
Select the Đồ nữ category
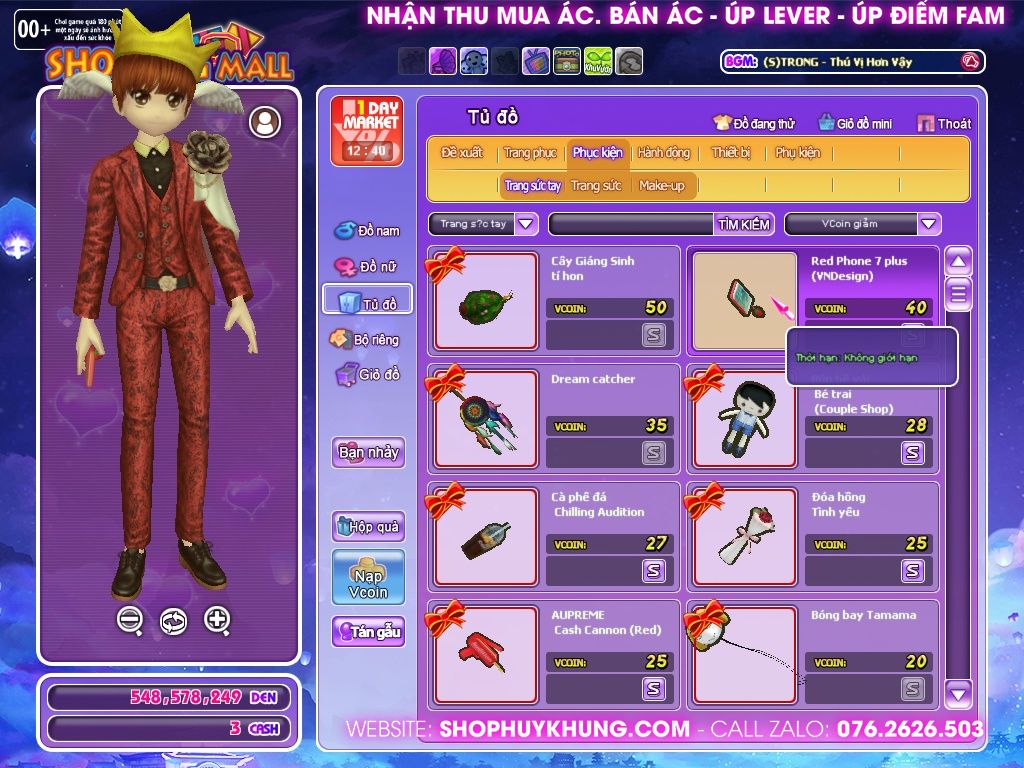367,267
